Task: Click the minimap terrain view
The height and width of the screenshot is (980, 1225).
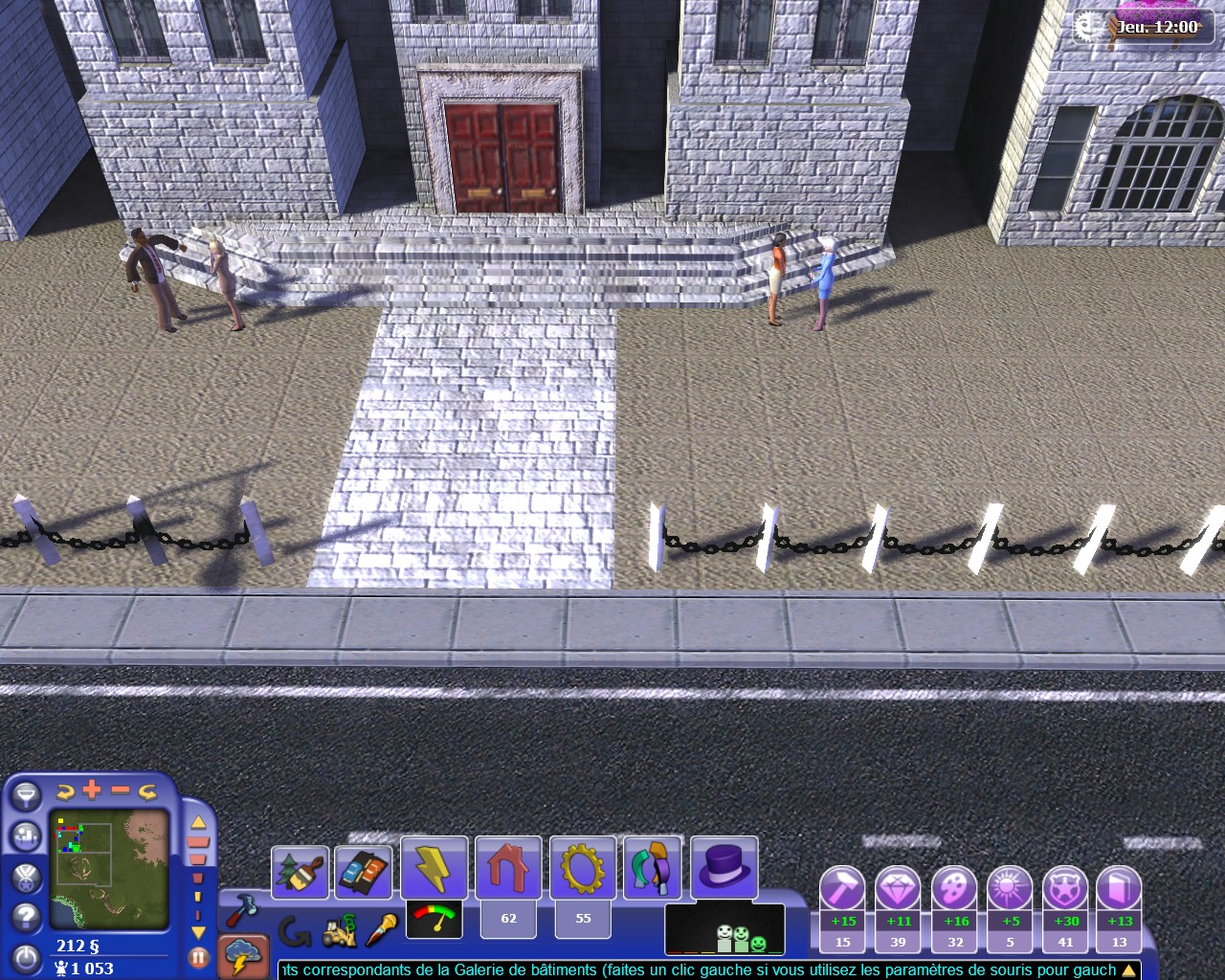Action: point(109,870)
